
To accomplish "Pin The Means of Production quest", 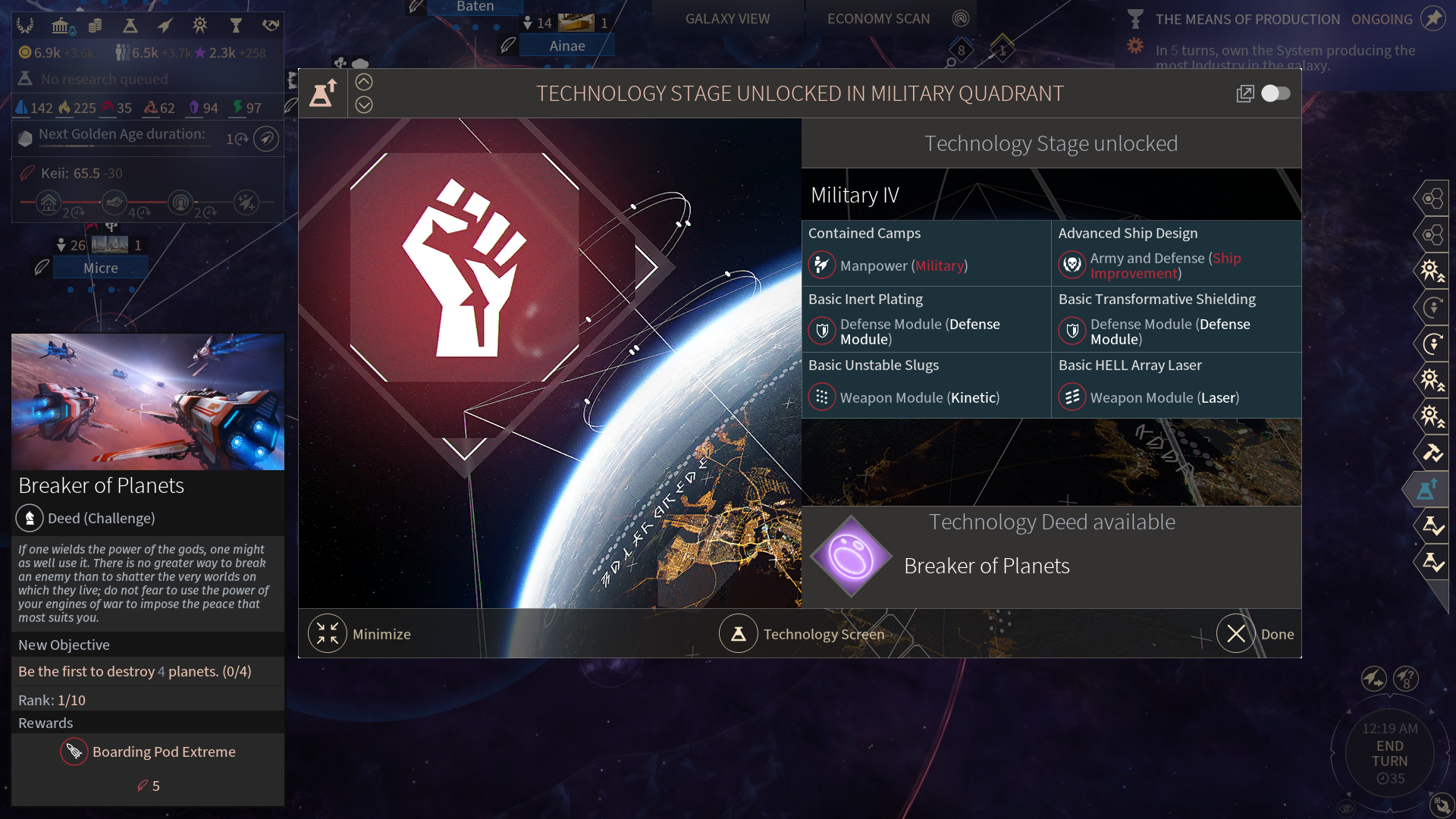I will (1433, 18).
